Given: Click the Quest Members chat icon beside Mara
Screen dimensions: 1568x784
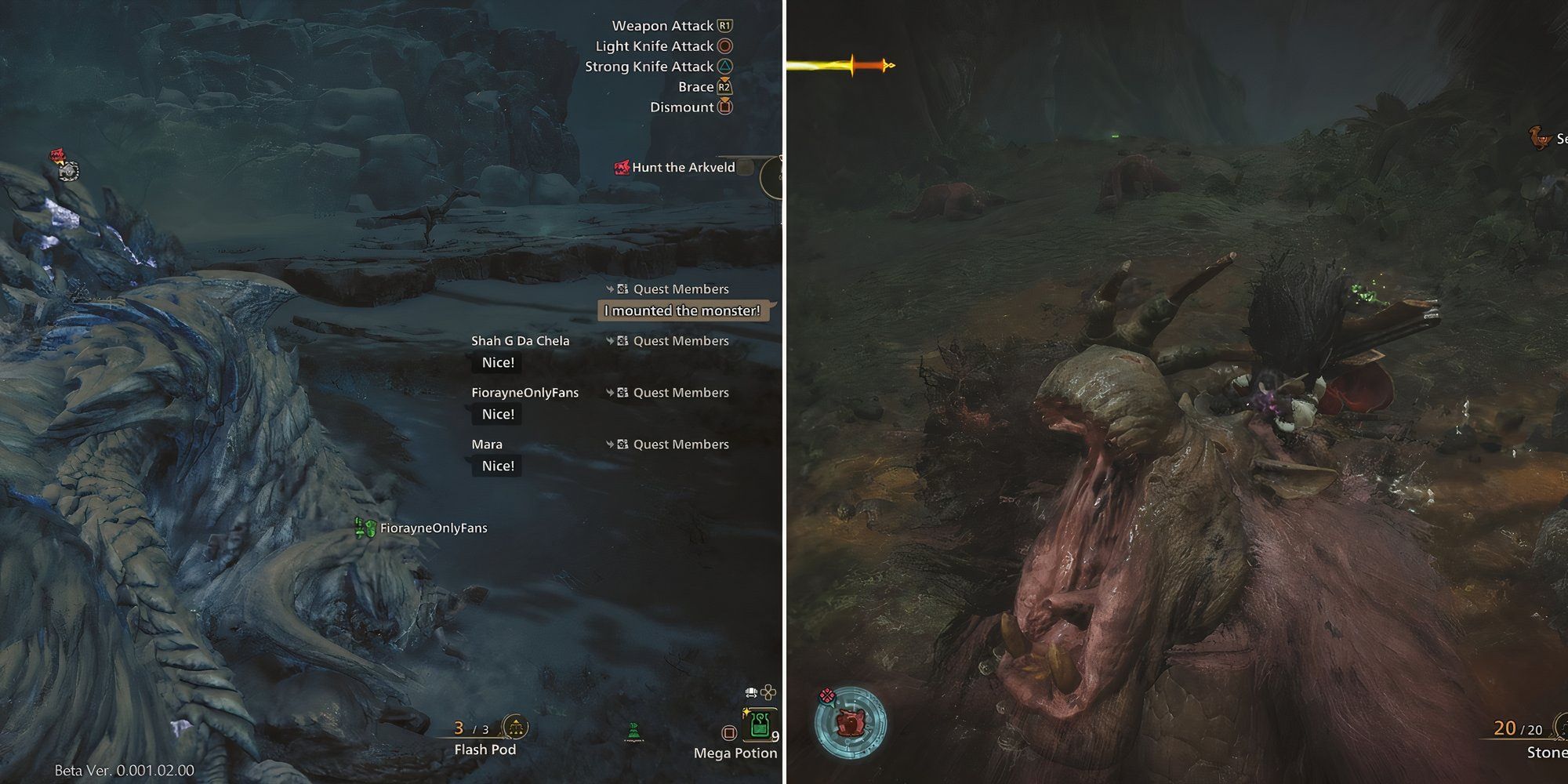Looking at the screenshot, I should [x=622, y=444].
